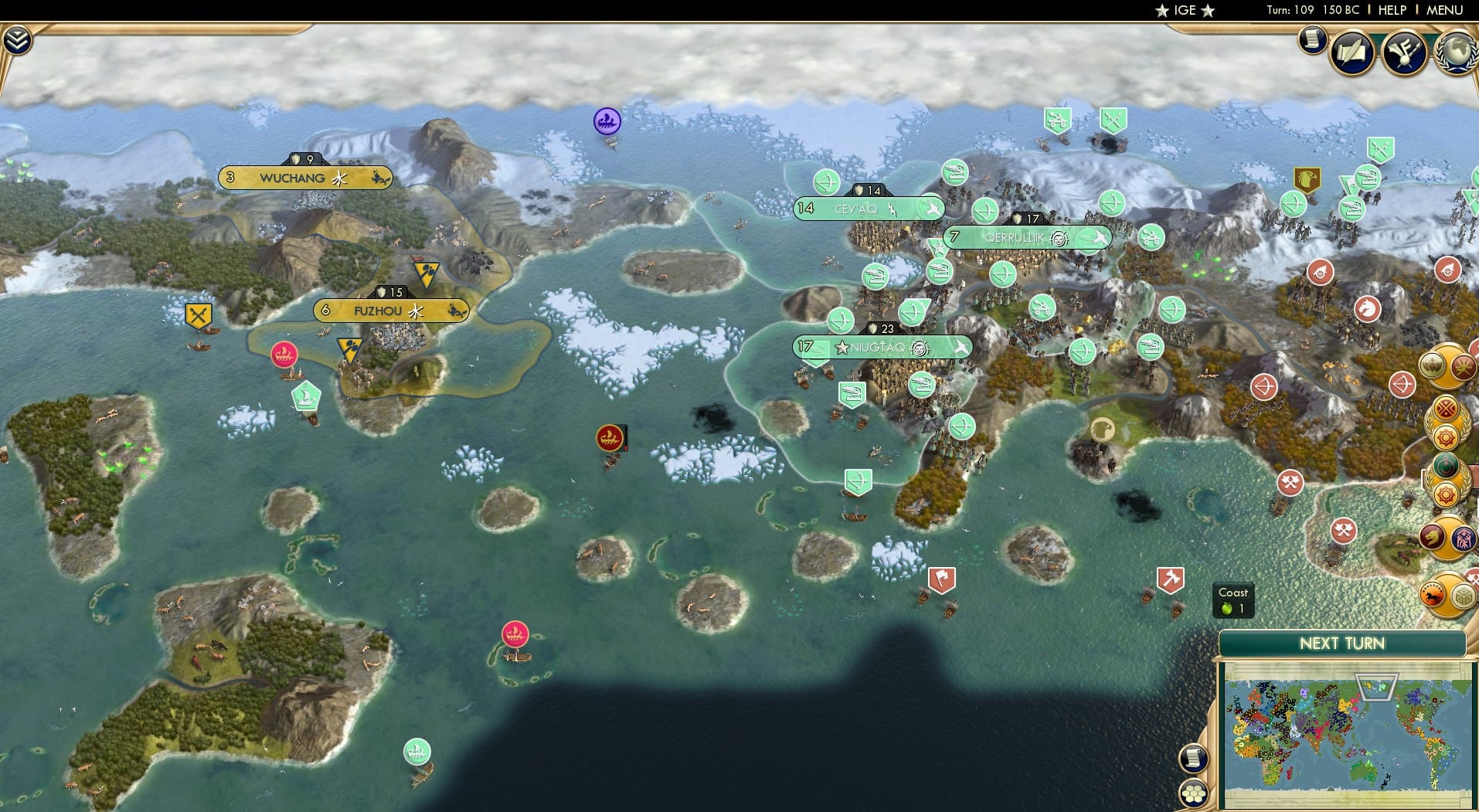1479x812 pixels.
Task: Expand the scroll icon beside the minimap
Action: 1195,759
